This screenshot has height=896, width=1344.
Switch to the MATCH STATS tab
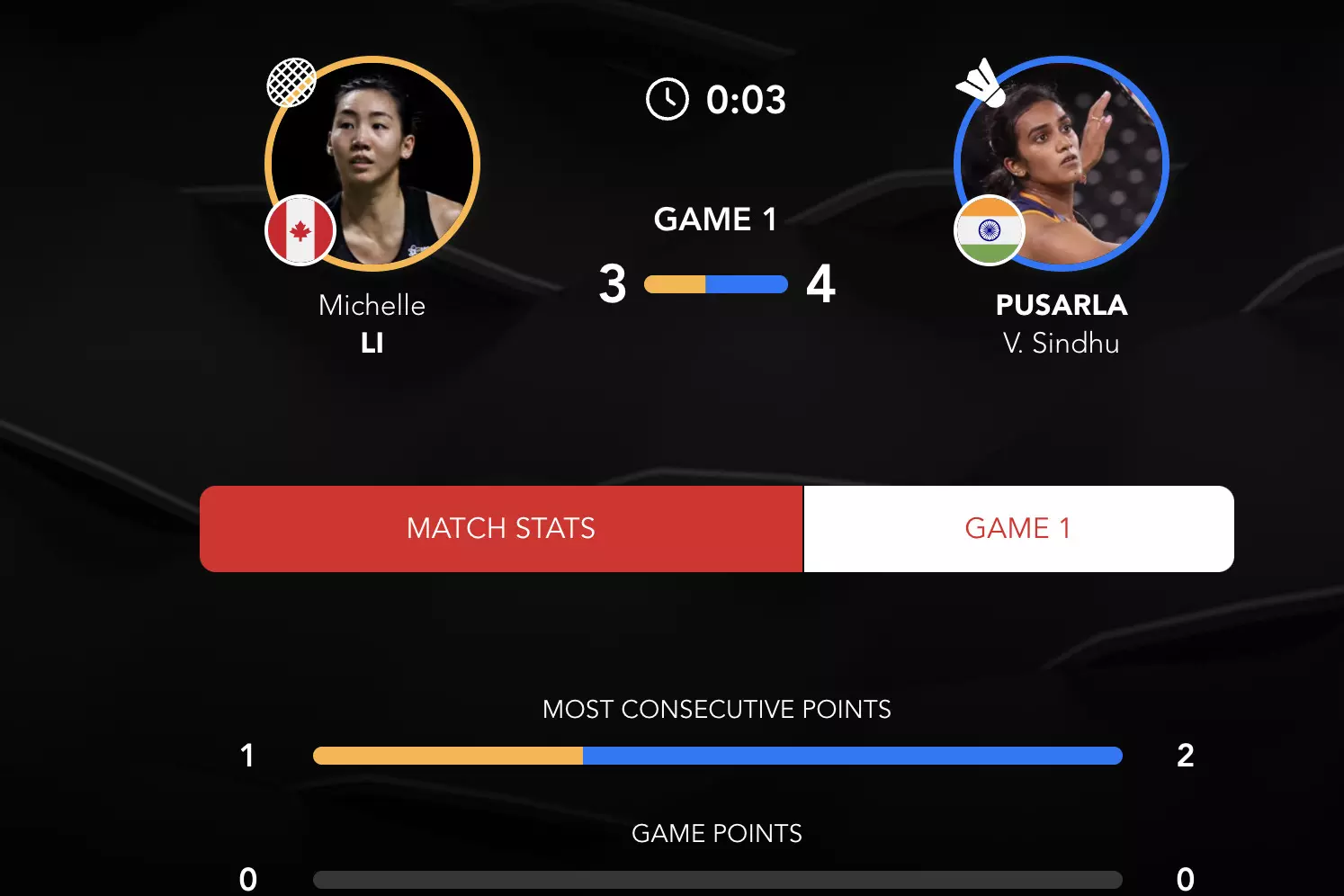pyautogui.click(x=501, y=528)
